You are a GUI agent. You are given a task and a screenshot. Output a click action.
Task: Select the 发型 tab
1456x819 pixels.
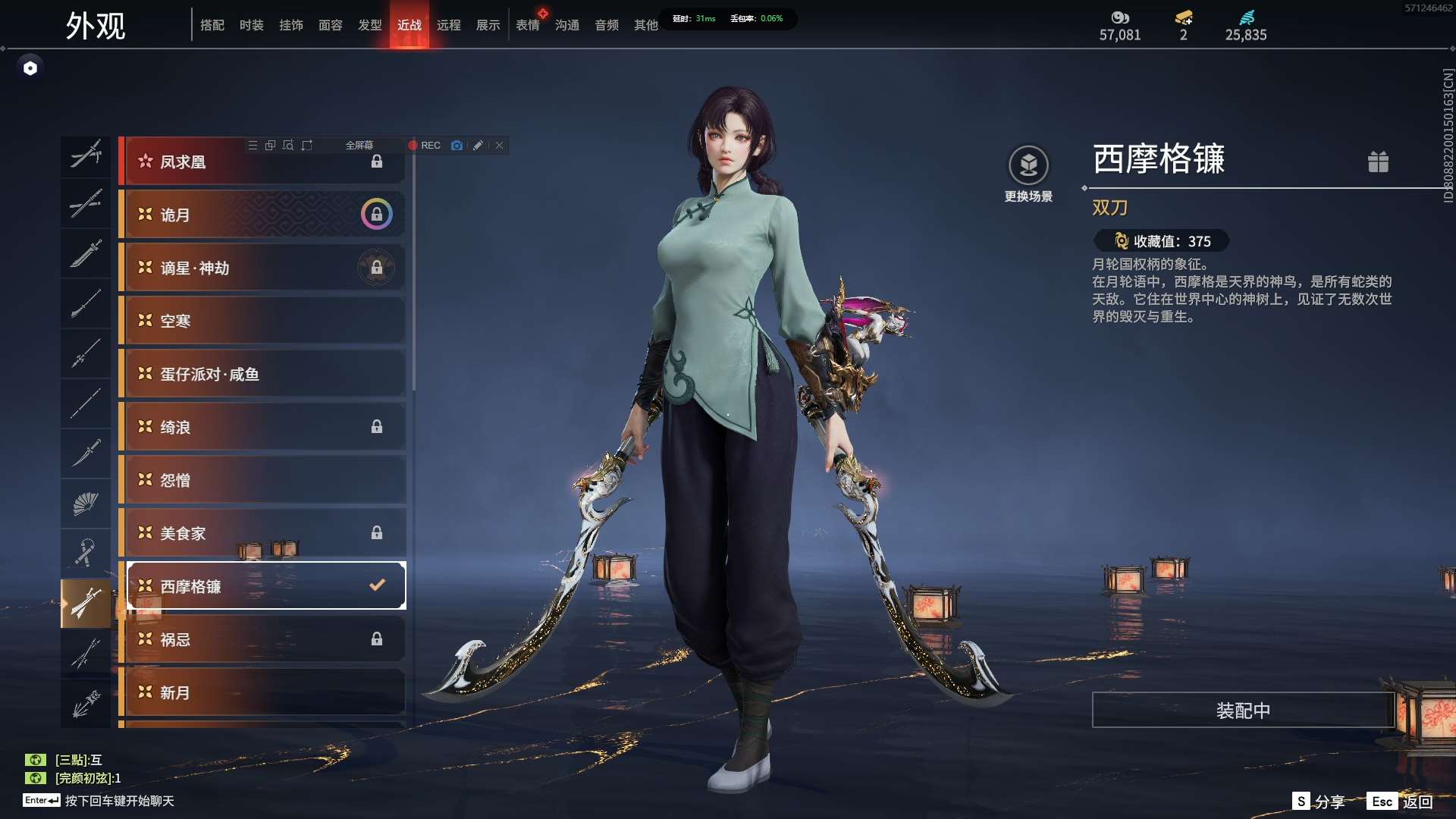pos(369,25)
